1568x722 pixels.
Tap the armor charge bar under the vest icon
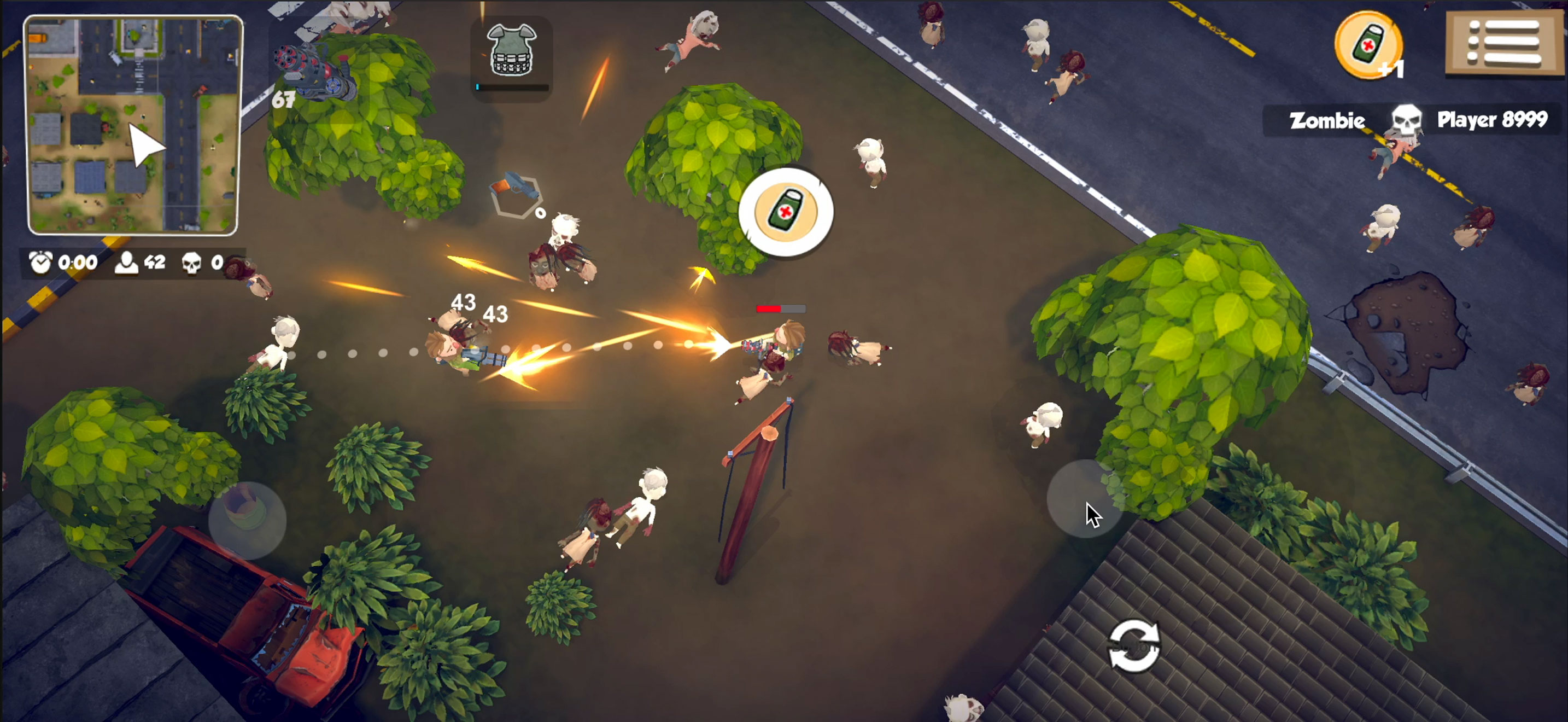click(x=511, y=87)
